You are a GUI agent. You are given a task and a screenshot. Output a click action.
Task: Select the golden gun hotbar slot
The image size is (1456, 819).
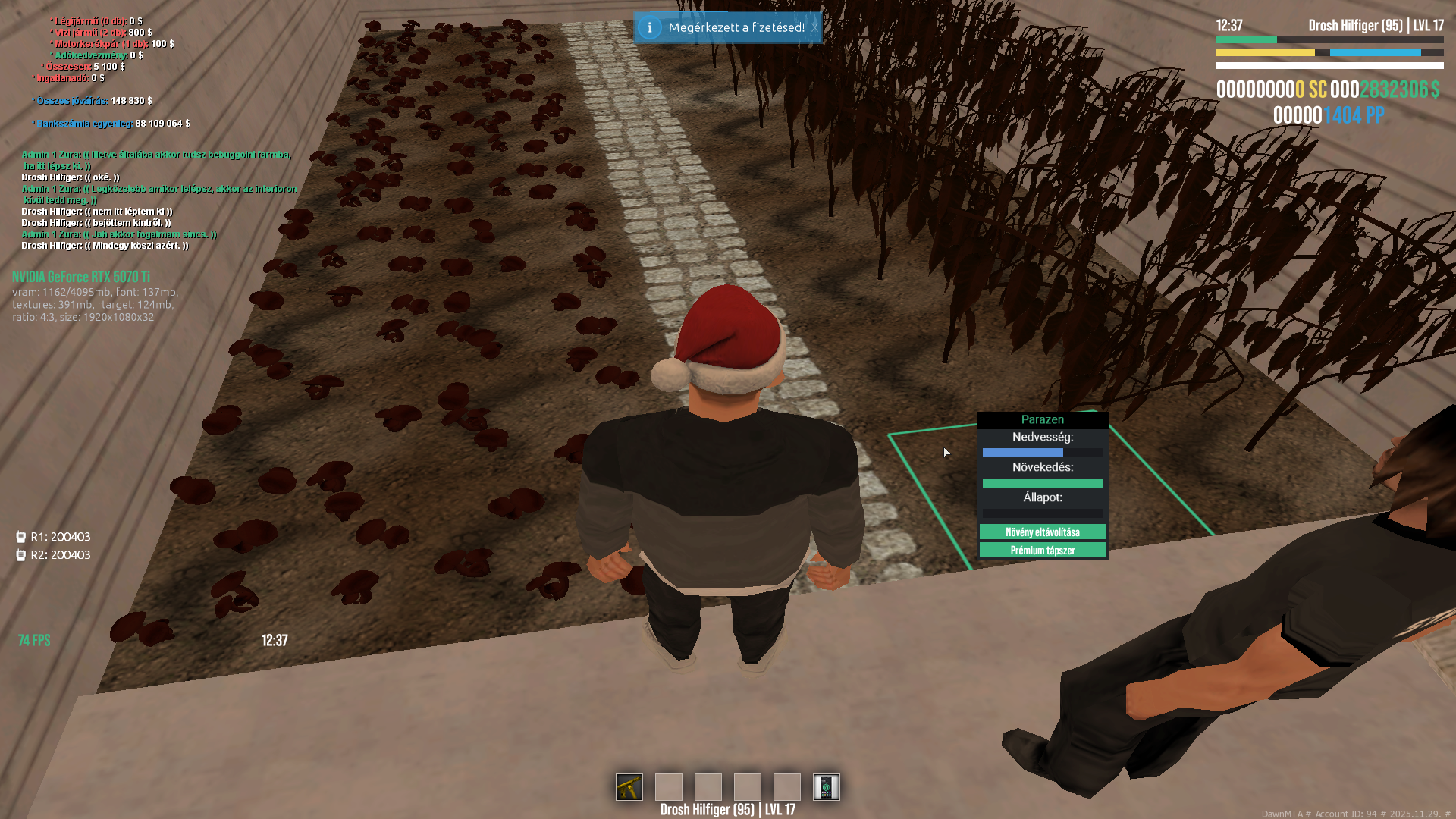(x=629, y=787)
